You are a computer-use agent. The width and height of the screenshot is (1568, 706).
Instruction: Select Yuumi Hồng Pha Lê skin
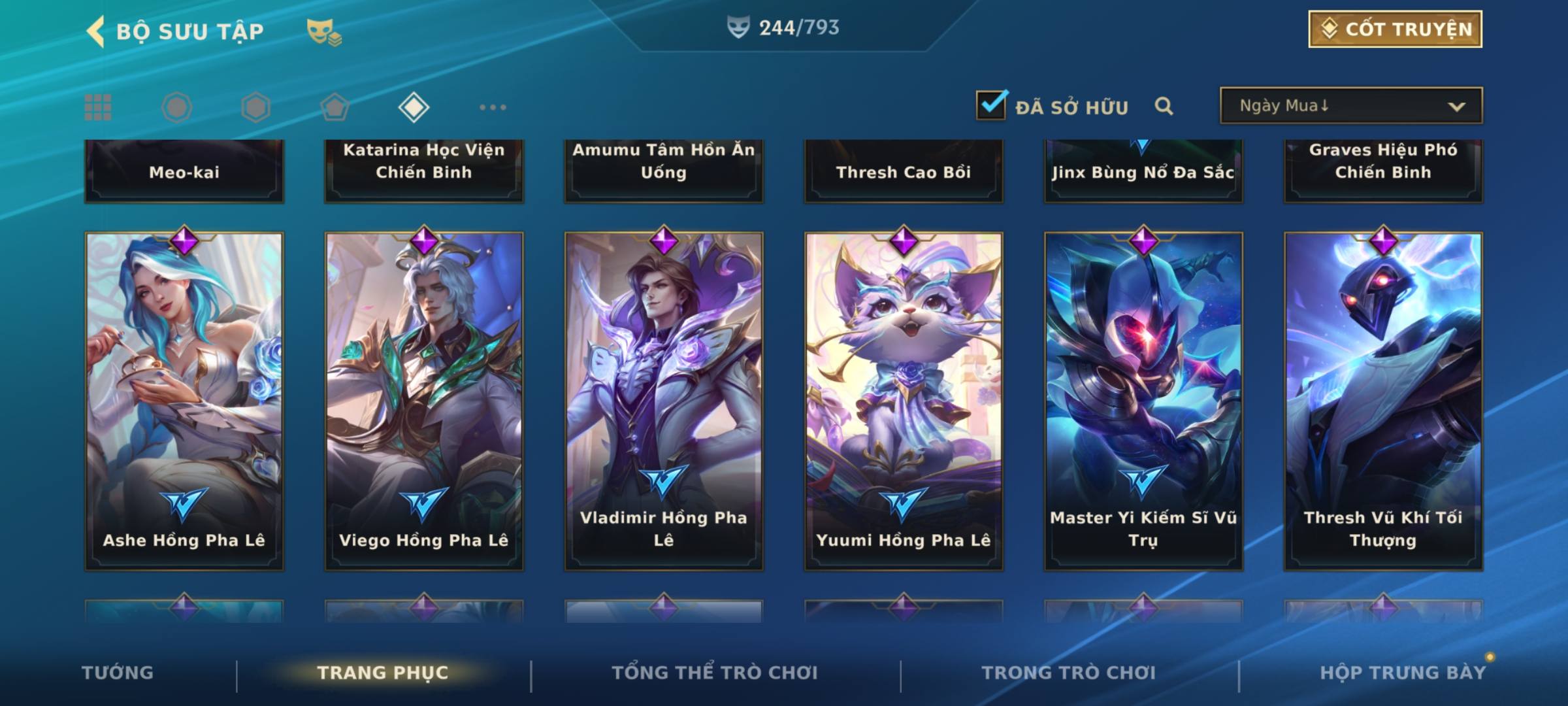pyautogui.click(x=904, y=400)
